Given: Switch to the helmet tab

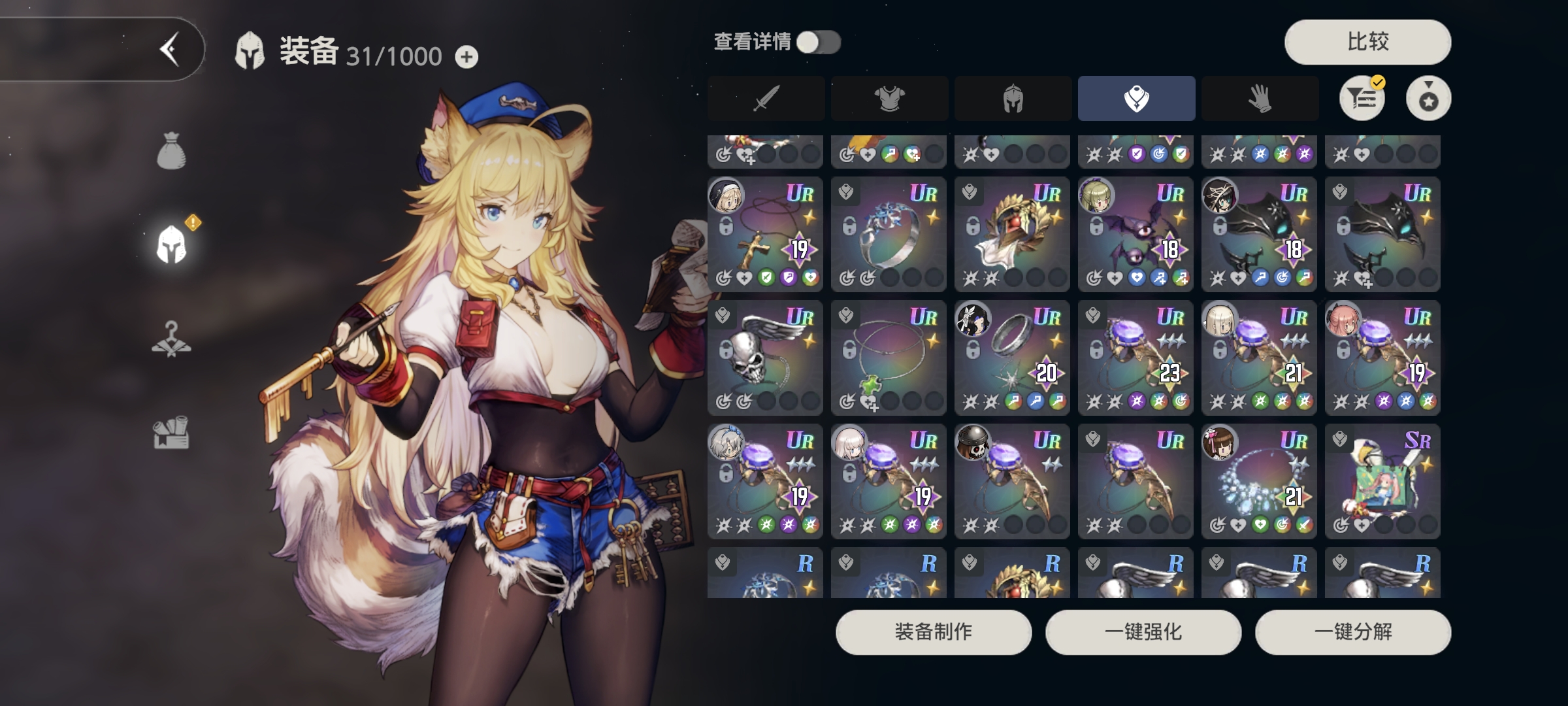Looking at the screenshot, I should click(x=1013, y=99).
